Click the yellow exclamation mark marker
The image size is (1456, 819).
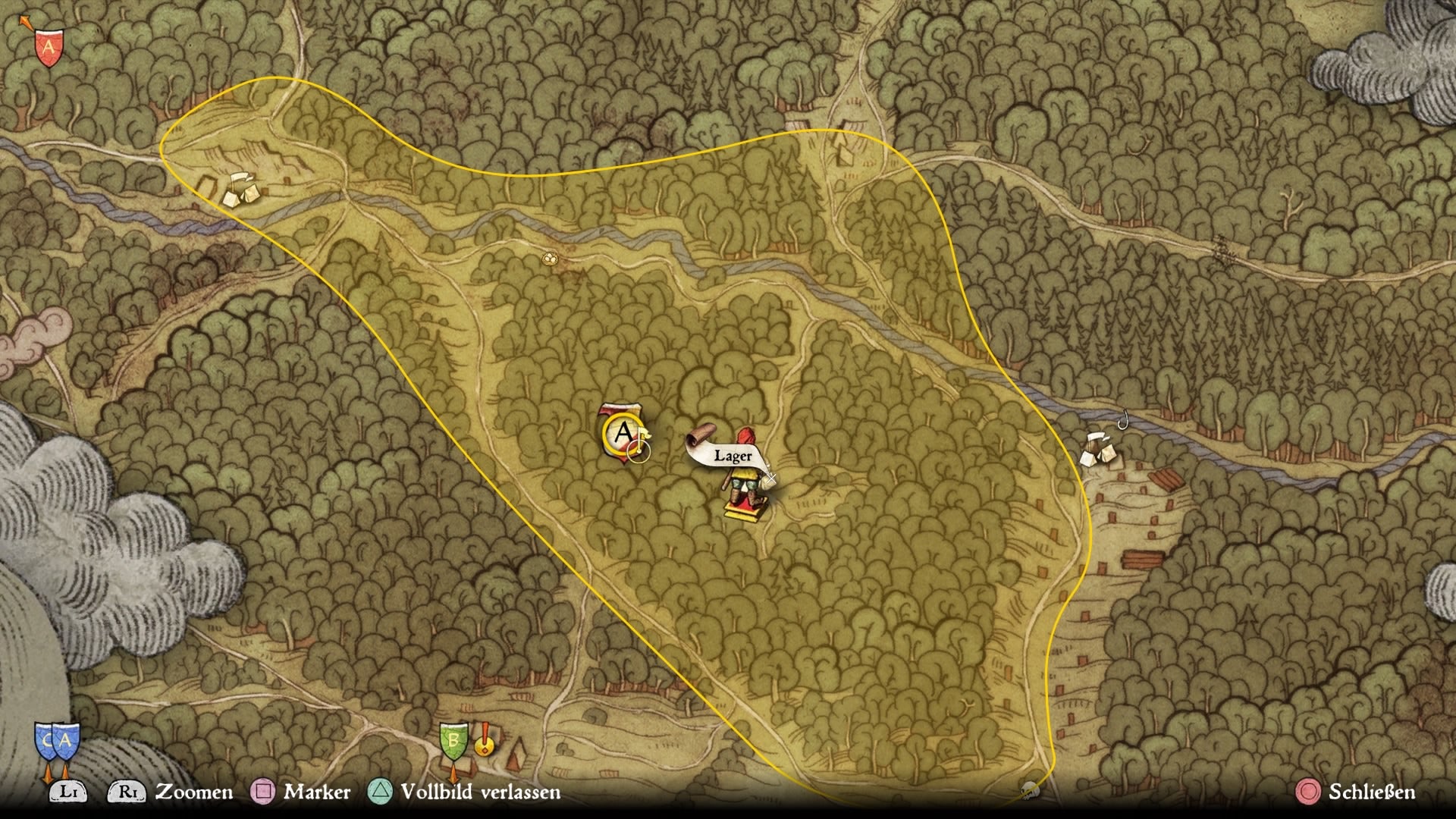click(x=484, y=739)
